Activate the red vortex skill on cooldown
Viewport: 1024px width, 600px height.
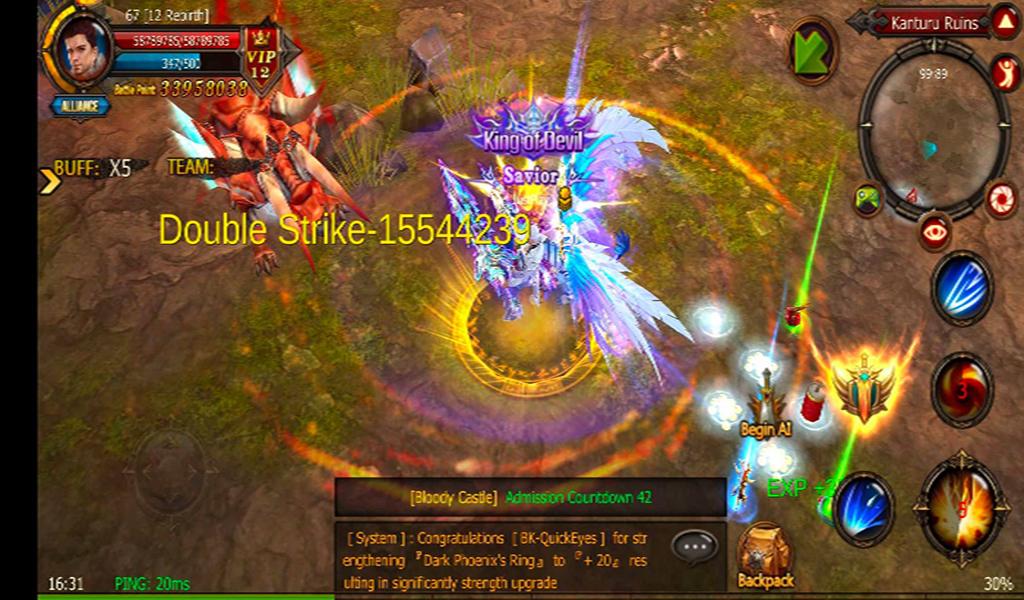[x=962, y=389]
